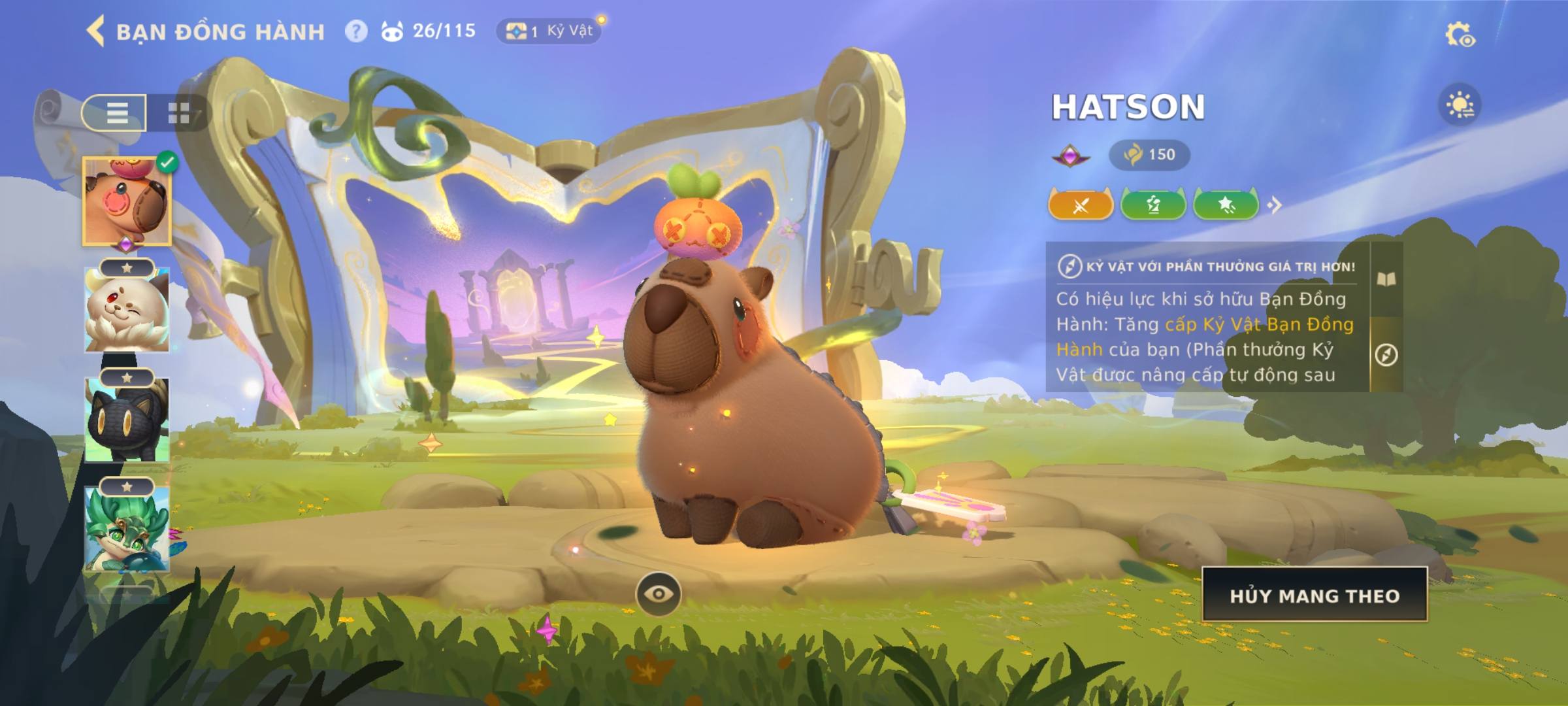Expand more trait badges with the arrow
Screen dimensions: 1568x706
(1275, 205)
